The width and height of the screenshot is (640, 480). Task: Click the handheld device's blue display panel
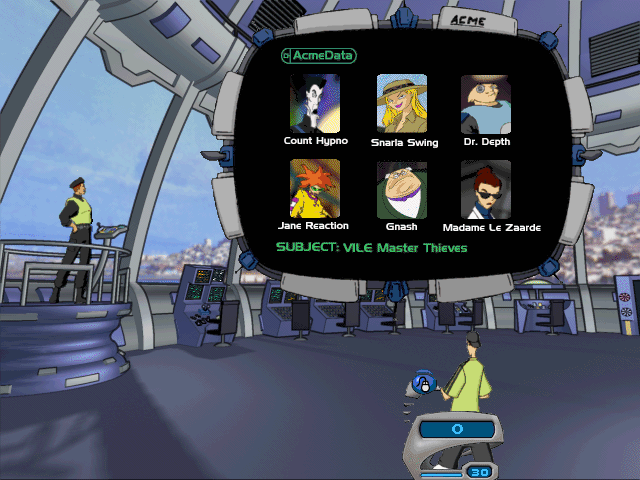(456, 429)
